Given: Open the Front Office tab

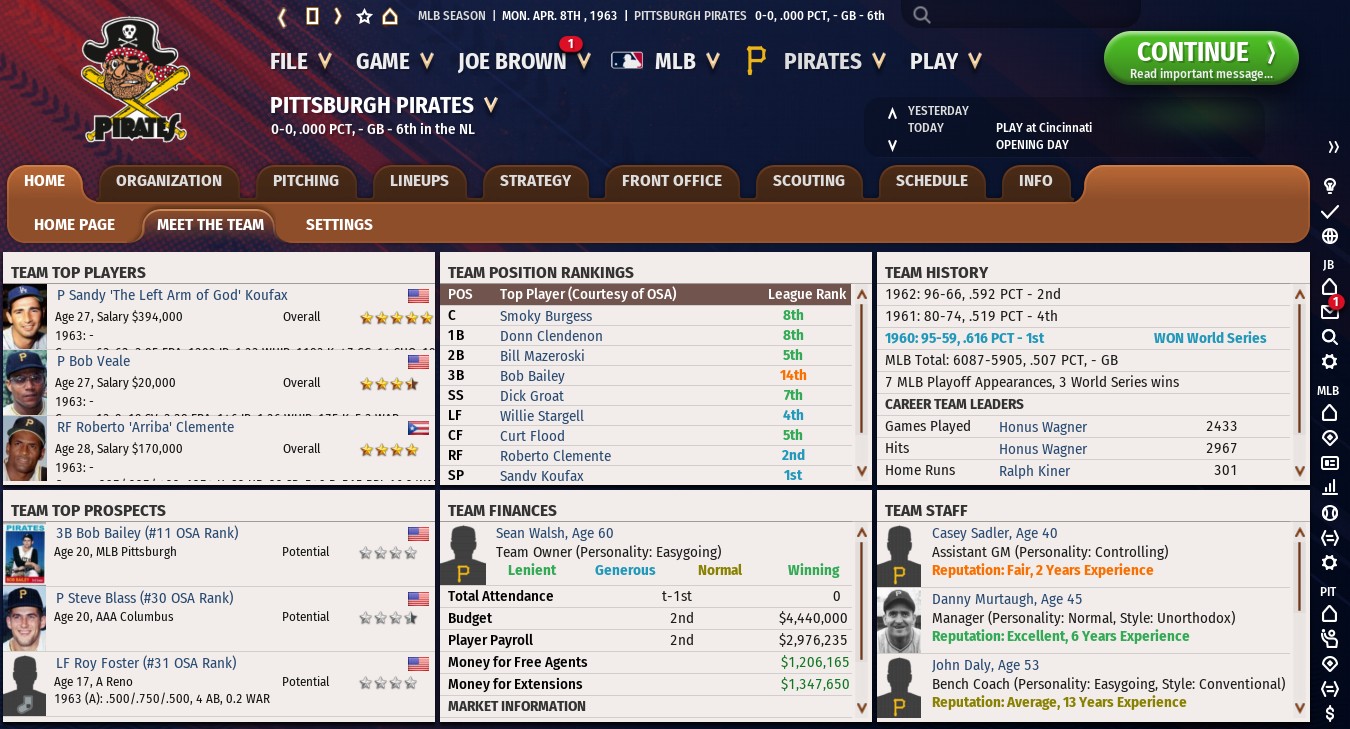Looking at the screenshot, I should point(671,181).
